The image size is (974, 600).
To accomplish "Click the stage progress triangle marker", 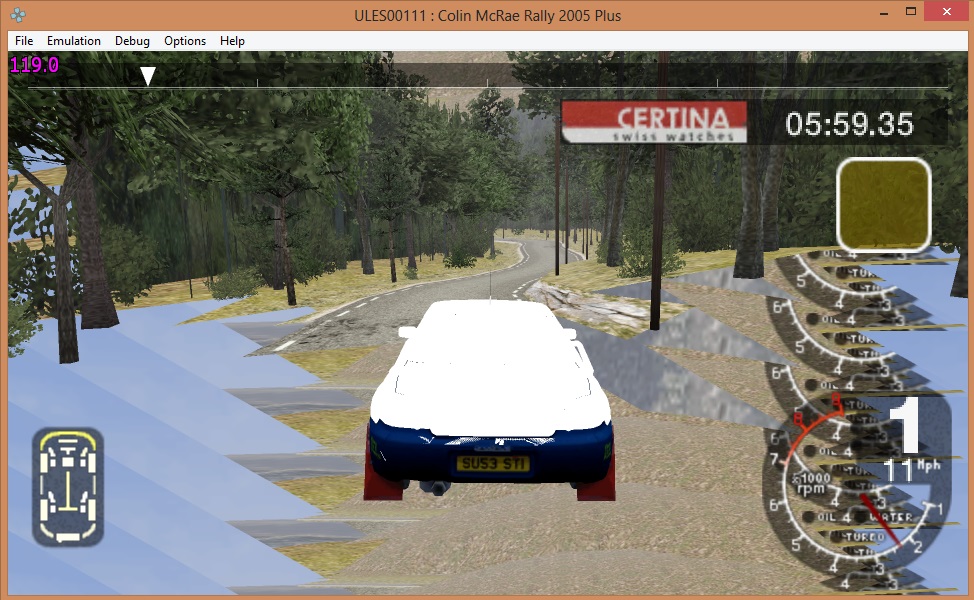I will pos(148,76).
